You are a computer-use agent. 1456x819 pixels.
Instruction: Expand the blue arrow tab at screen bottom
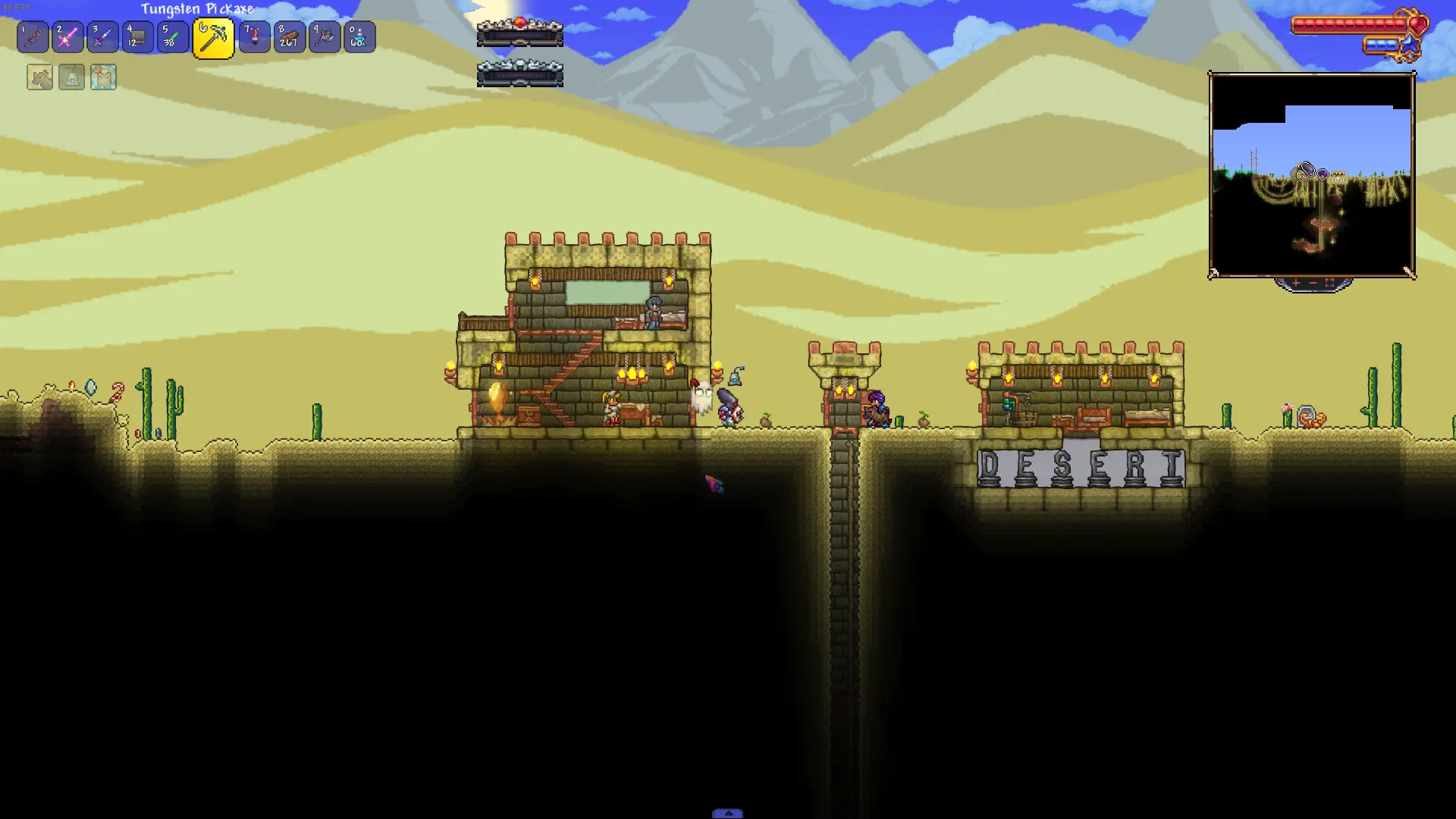point(727,813)
